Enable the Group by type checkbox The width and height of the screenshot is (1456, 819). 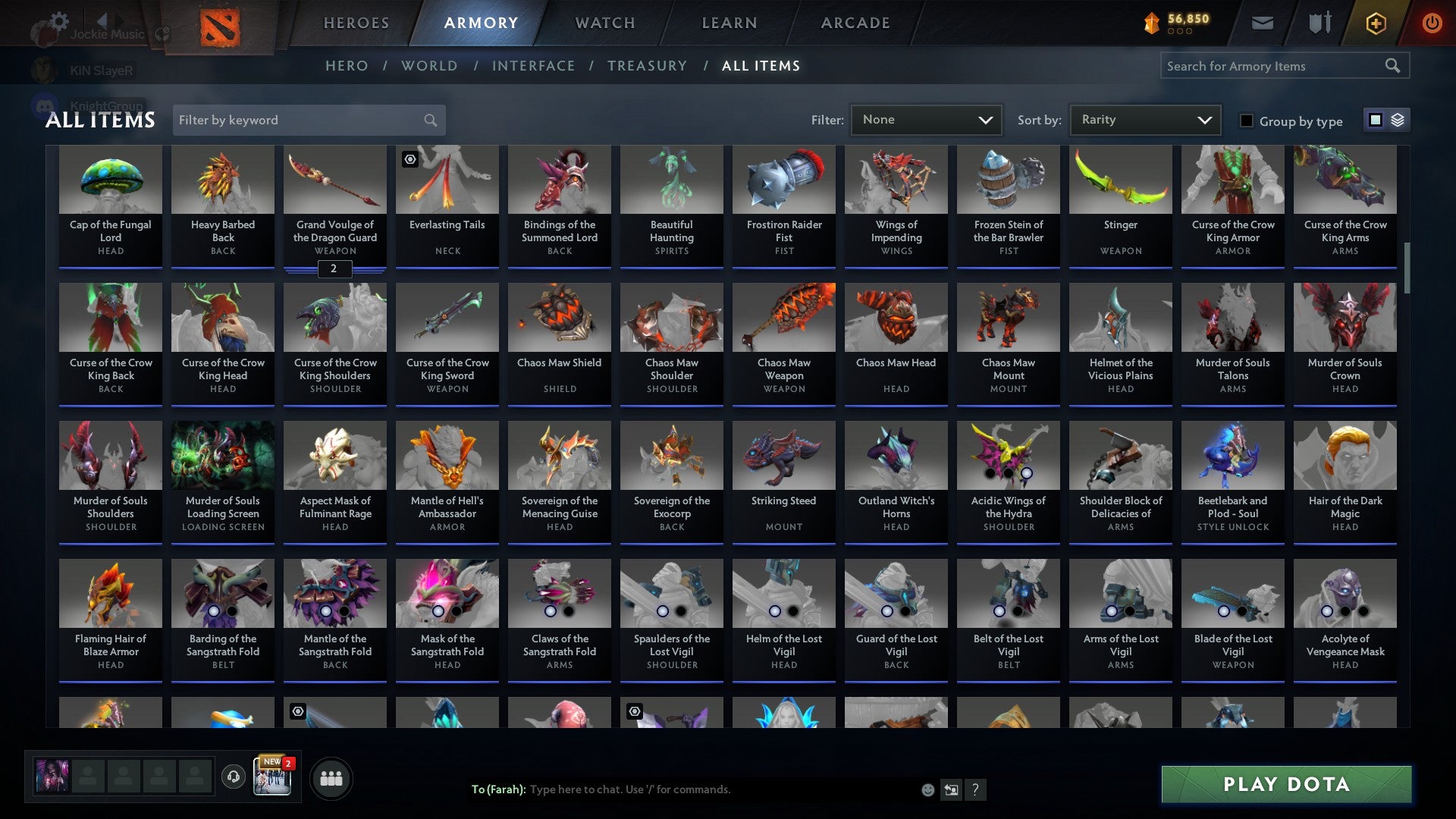coord(1247,121)
